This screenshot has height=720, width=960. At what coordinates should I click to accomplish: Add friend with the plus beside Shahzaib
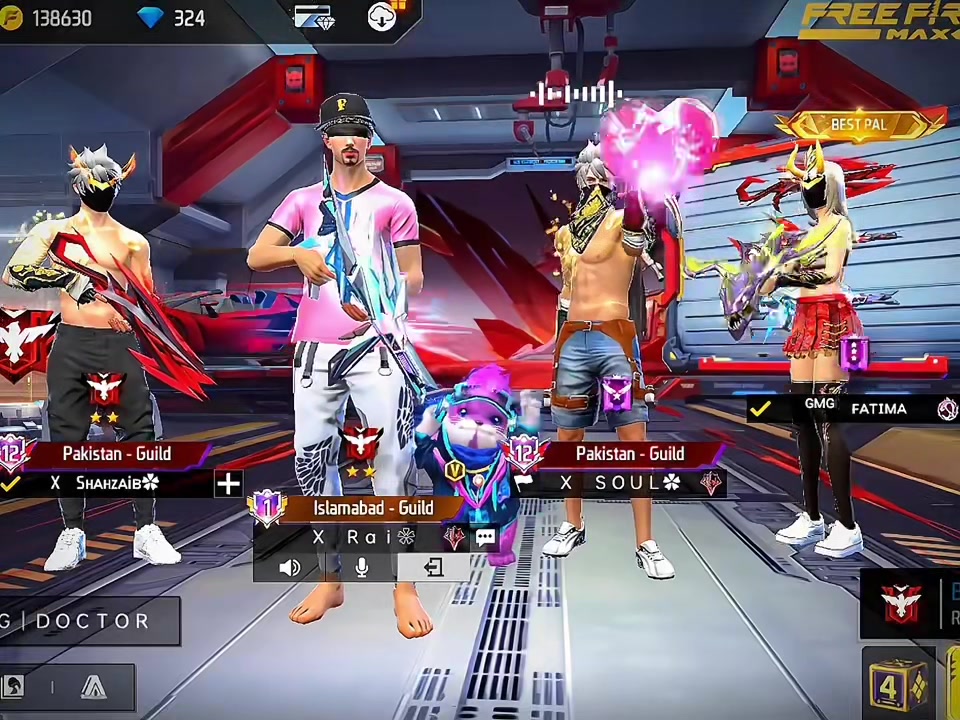click(228, 484)
